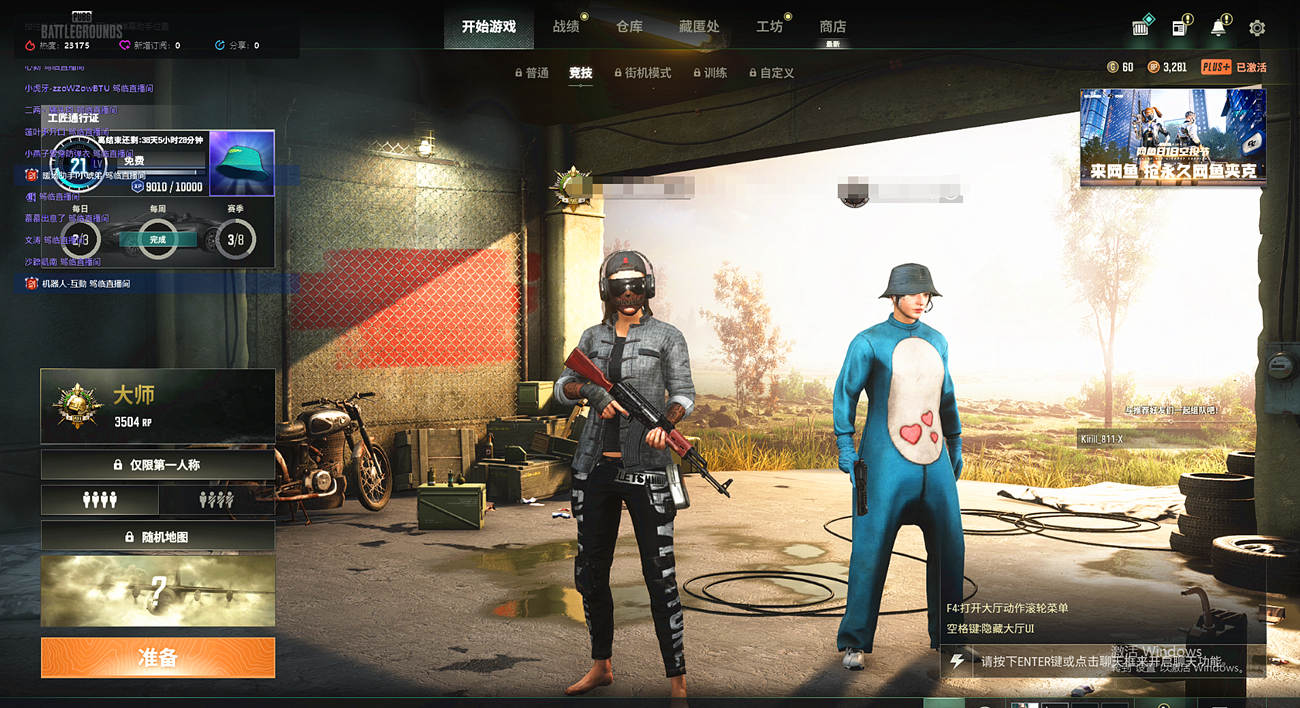Click the 仅限第一人称 perspective button
The width and height of the screenshot is (1300, 708).
point(158,465)
